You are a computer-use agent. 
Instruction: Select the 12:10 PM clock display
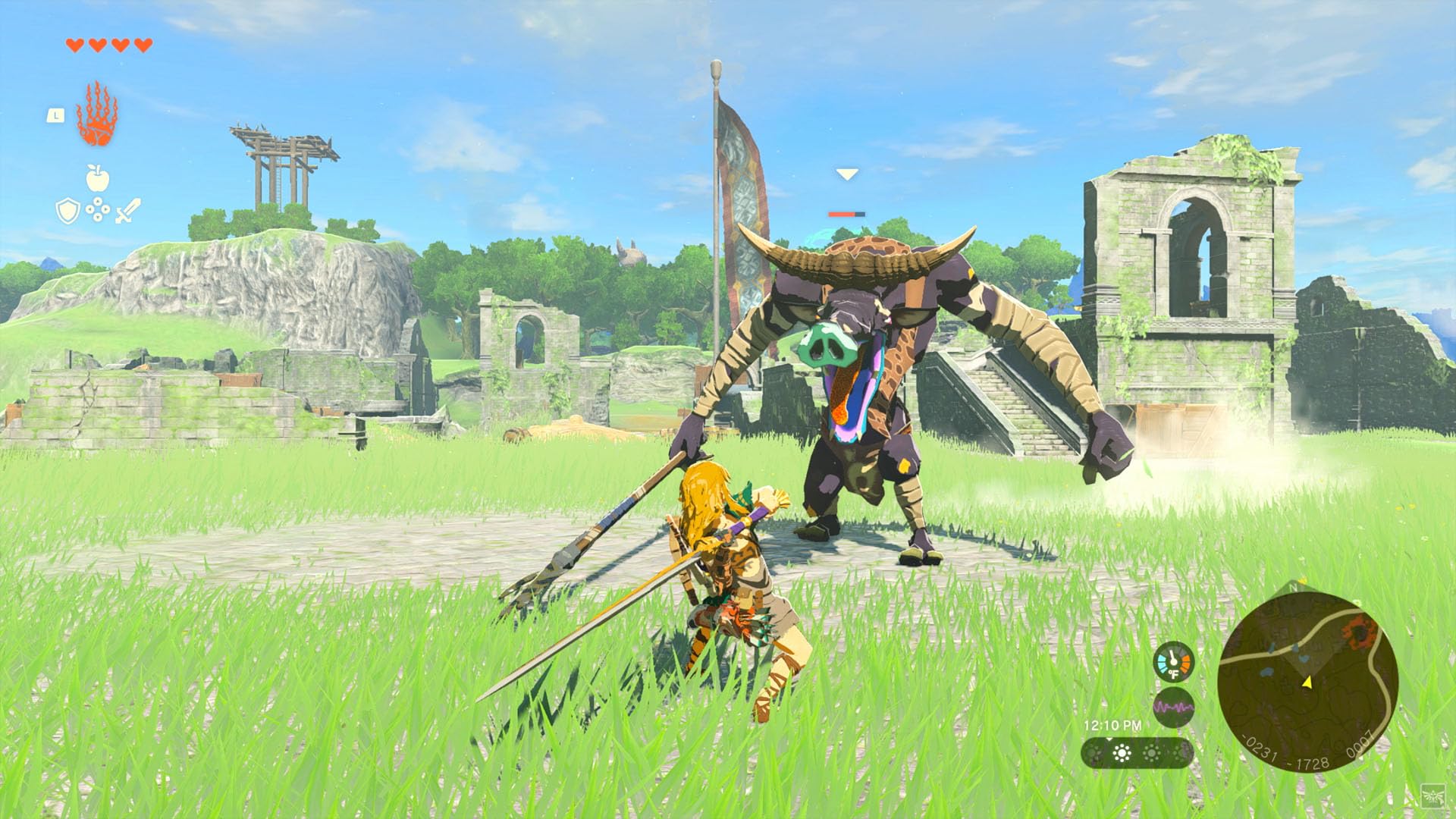1113,725
